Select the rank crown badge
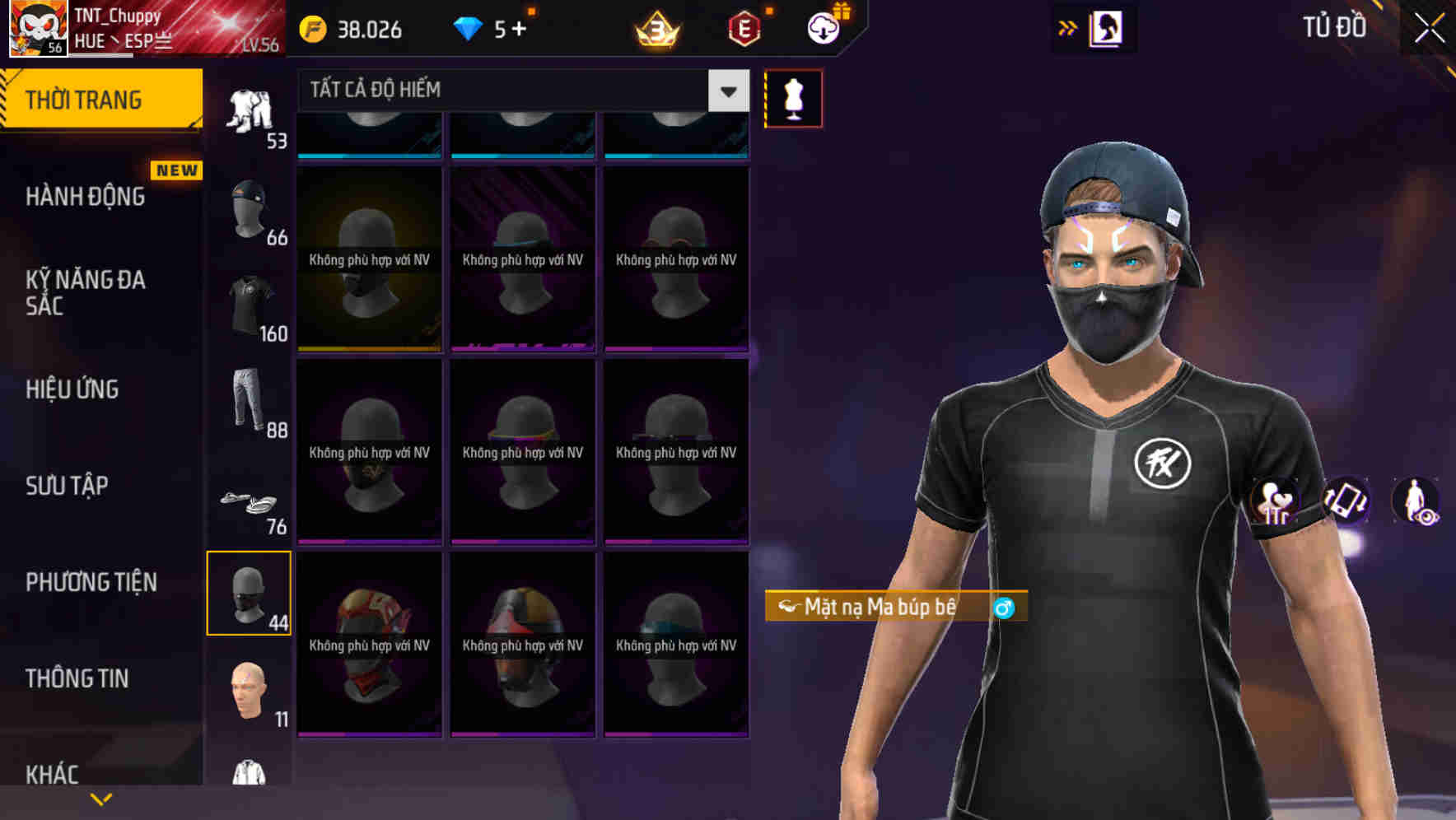Image resolution: width=1456 pixels, height=820 pixels. [x=655, y=28]
